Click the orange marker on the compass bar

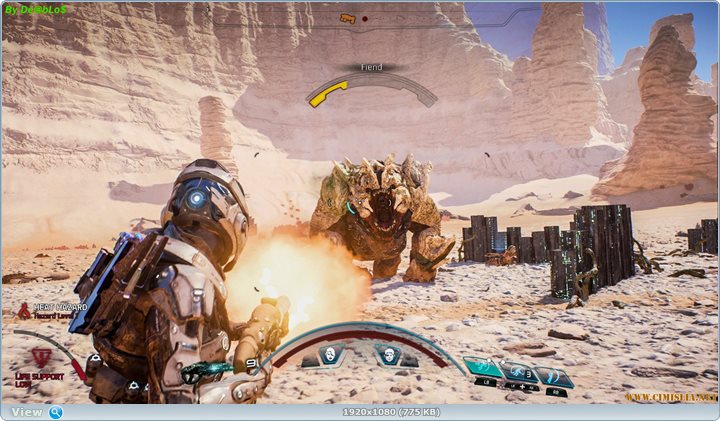tap(347, 17)
